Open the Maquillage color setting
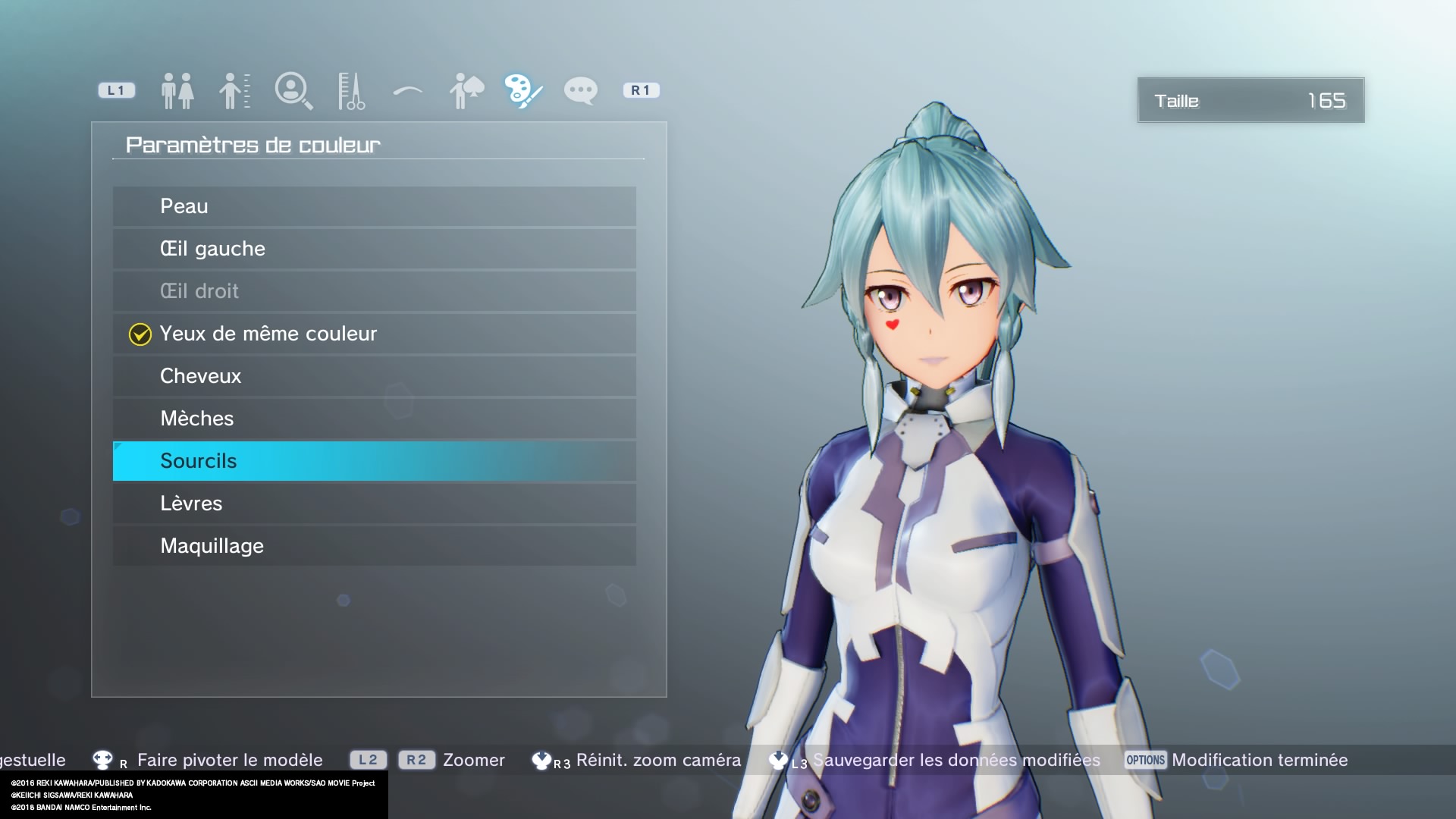The width and height of the screenshot is (1456, 819). coord(374,546)
